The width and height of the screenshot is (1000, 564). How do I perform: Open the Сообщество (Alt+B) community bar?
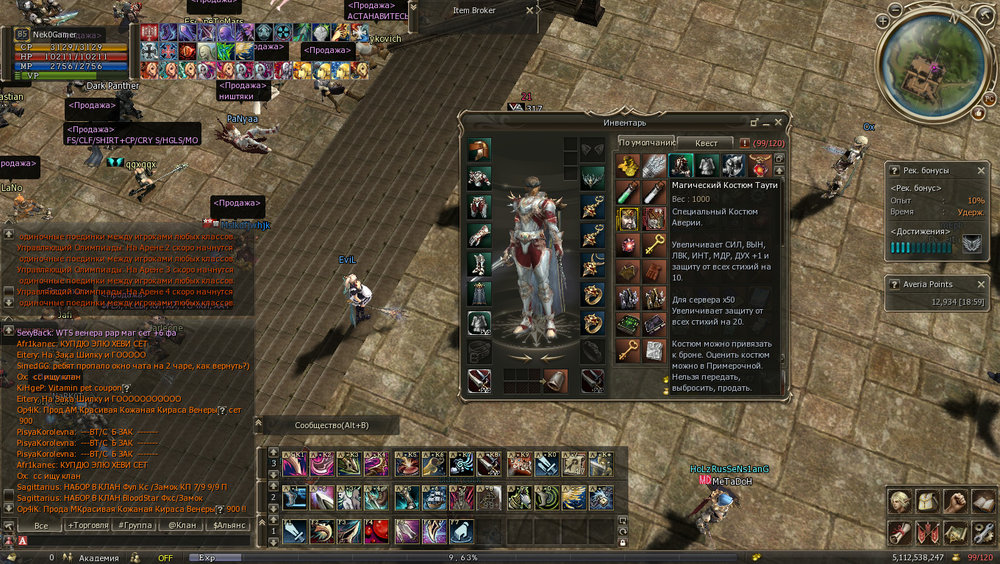click(330, 425)
